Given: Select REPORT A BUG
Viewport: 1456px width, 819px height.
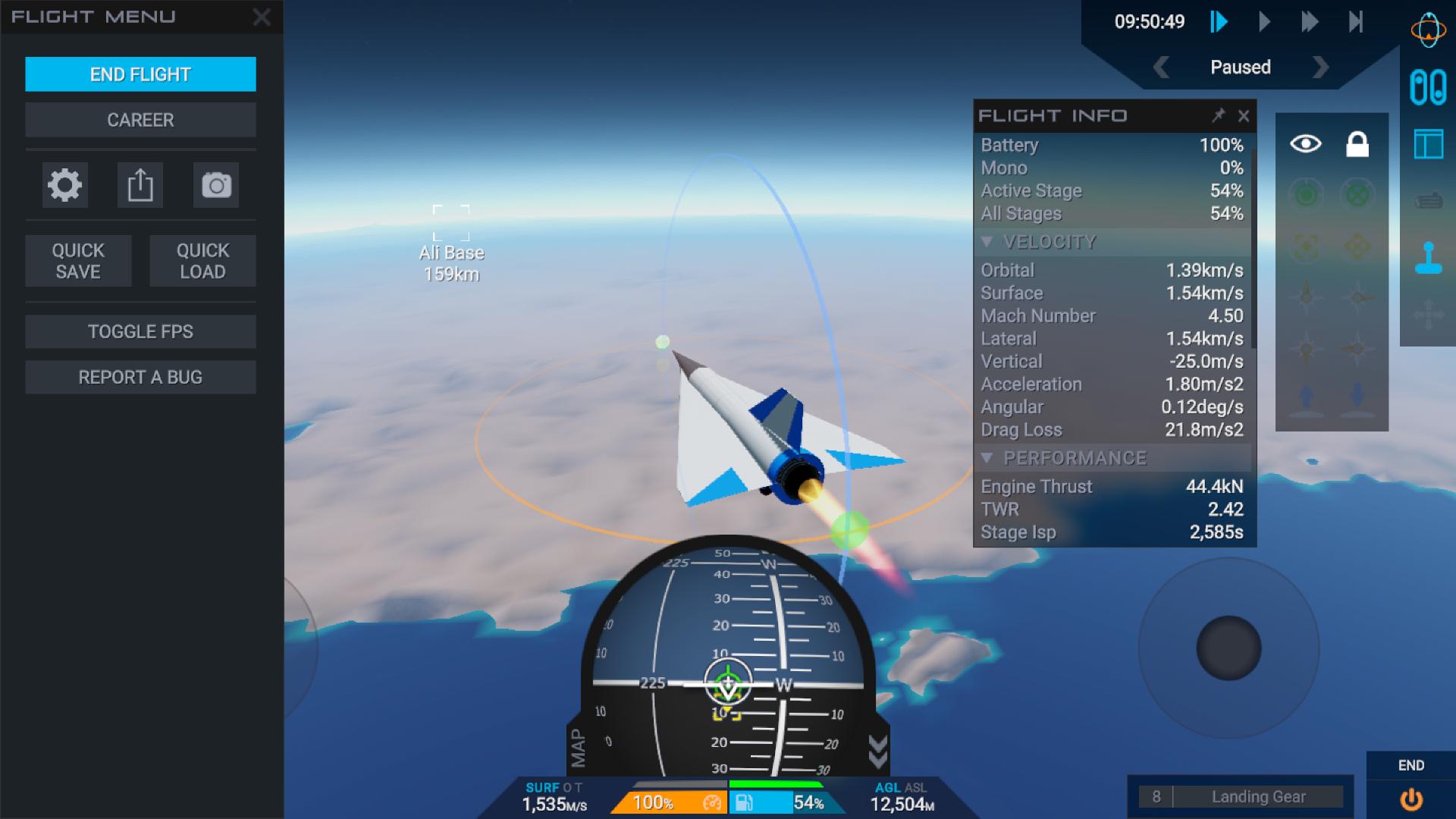Looking at the screenshot, I should click(x=140, y=377).
